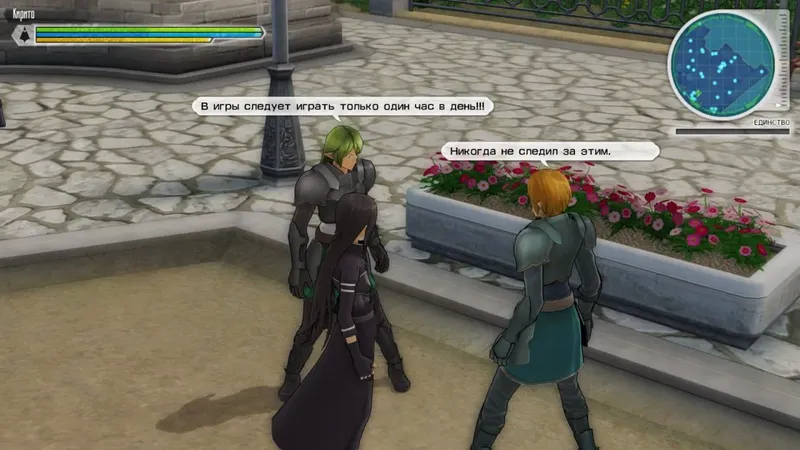Select Kirito's character emblem icon
The height and width of the screenshot is (450, 800).
coord(20,34)
